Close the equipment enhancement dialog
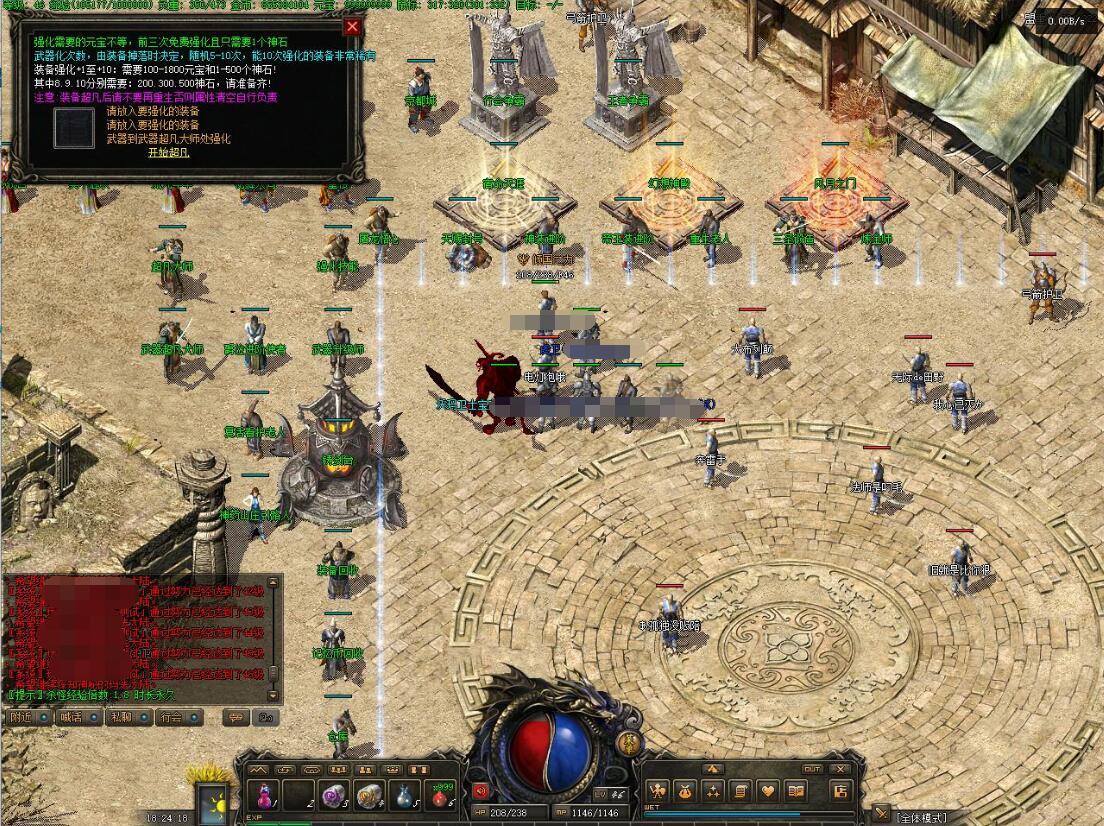The image size is (1104, 826). point(352,27)
